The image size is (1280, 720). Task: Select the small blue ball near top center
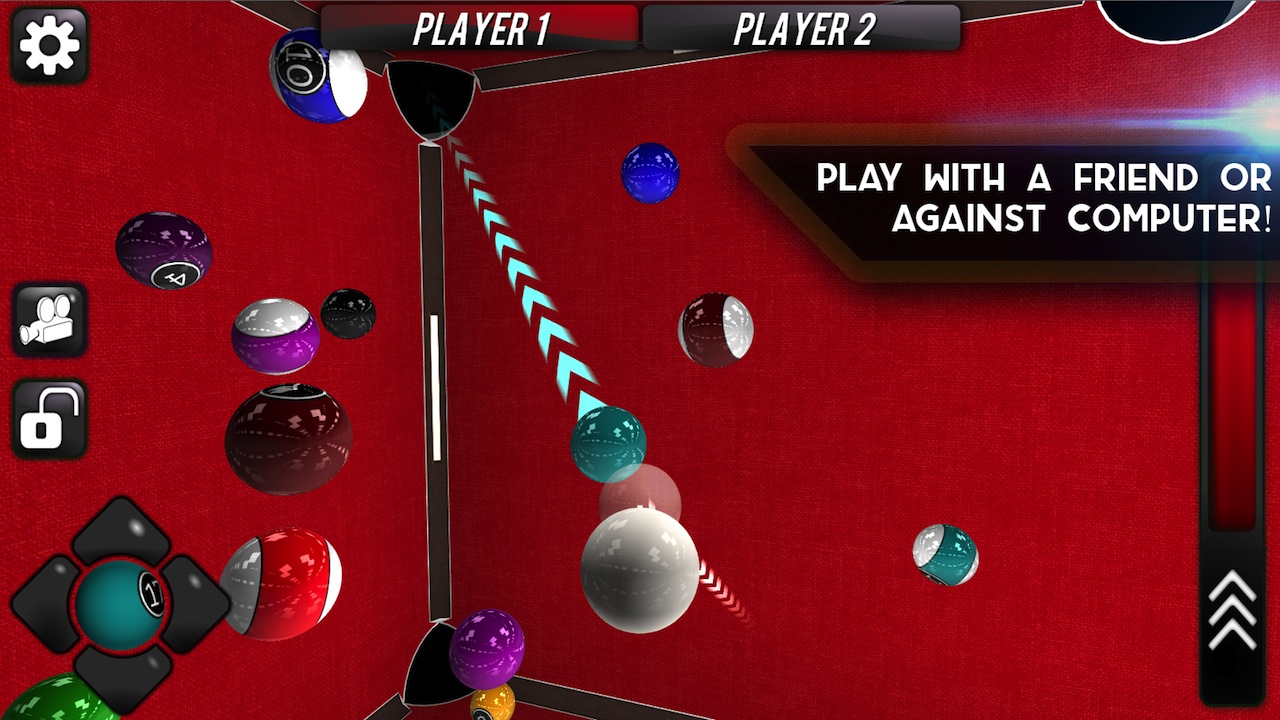[650, 175]
